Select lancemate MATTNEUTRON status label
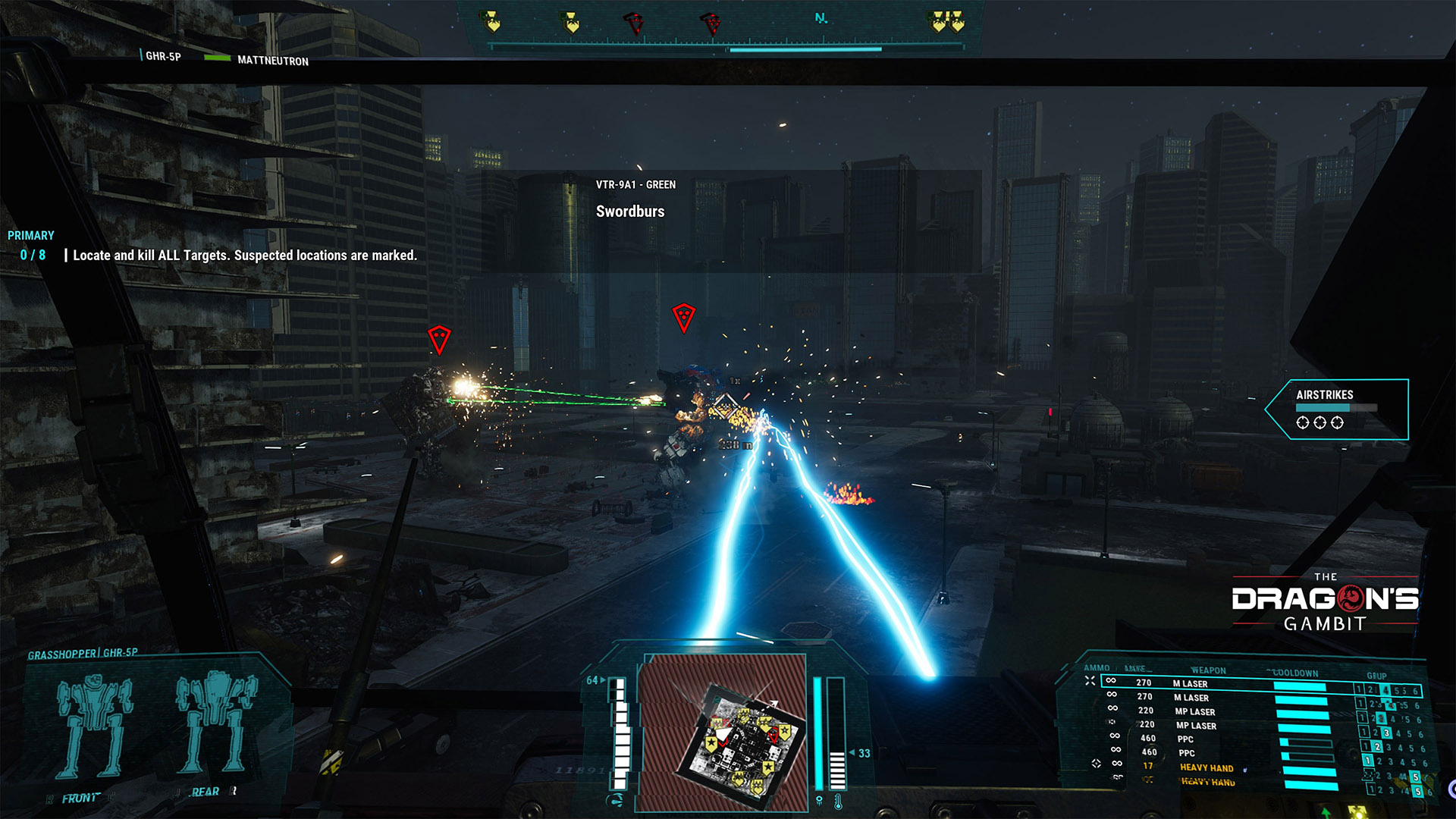Viewport: 1456px width, 819px height. tap(272, 61)
